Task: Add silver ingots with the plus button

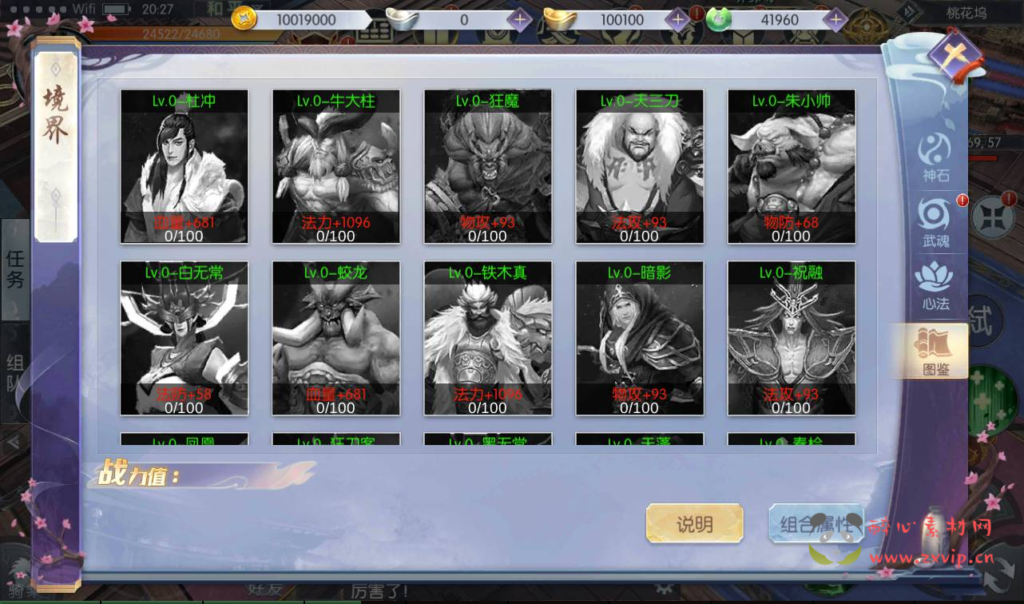Action: point(519,19)
